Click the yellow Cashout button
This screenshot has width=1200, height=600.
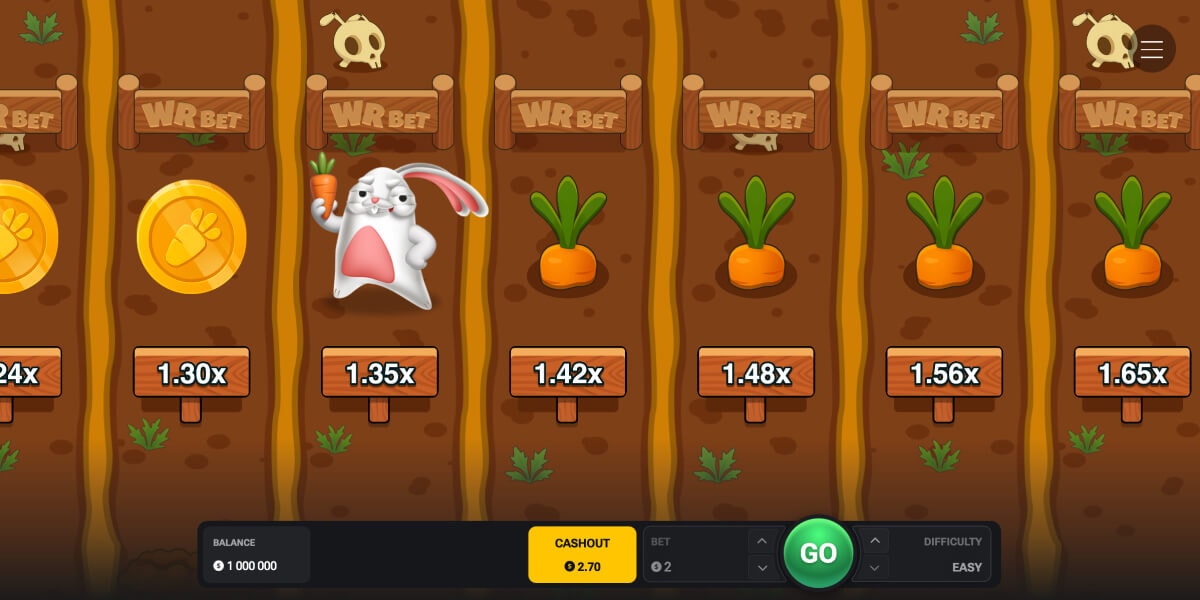582,554
